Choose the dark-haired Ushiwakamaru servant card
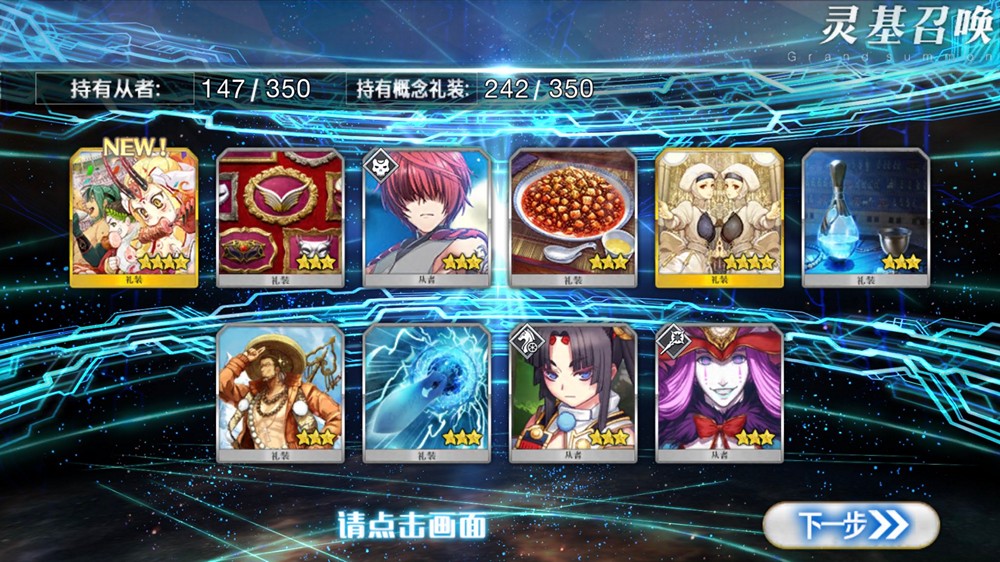The image size is (1000, 562). tap(573, 392)
